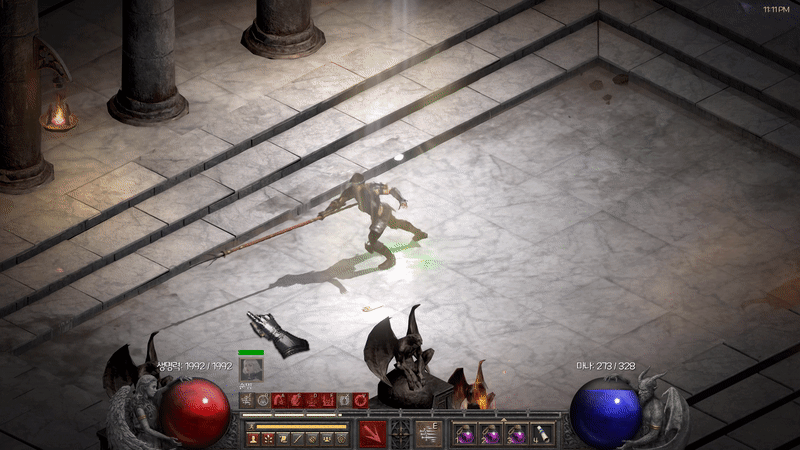The width and height of the screenshot is (800, 450).
Task: Open the character stats panel button
Action: [252, 439]
